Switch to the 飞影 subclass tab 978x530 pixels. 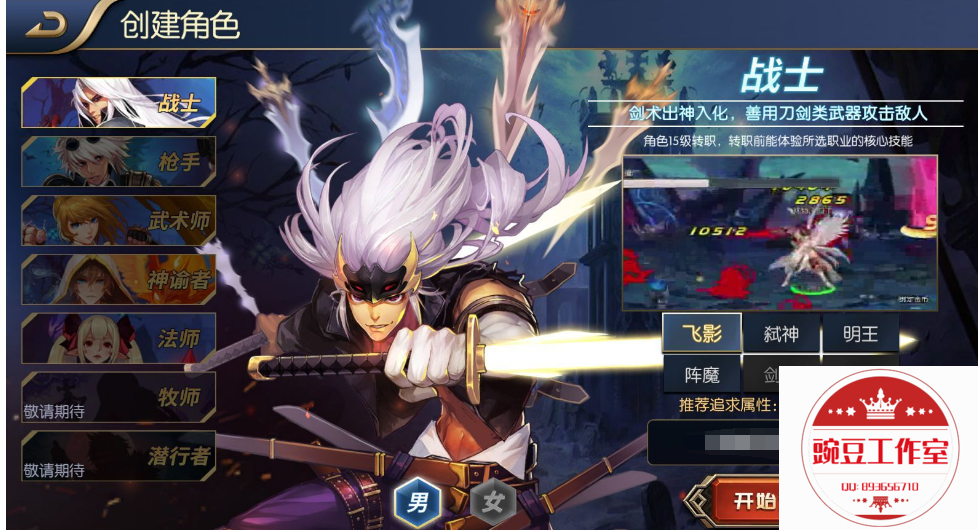[x=701, y=333]
